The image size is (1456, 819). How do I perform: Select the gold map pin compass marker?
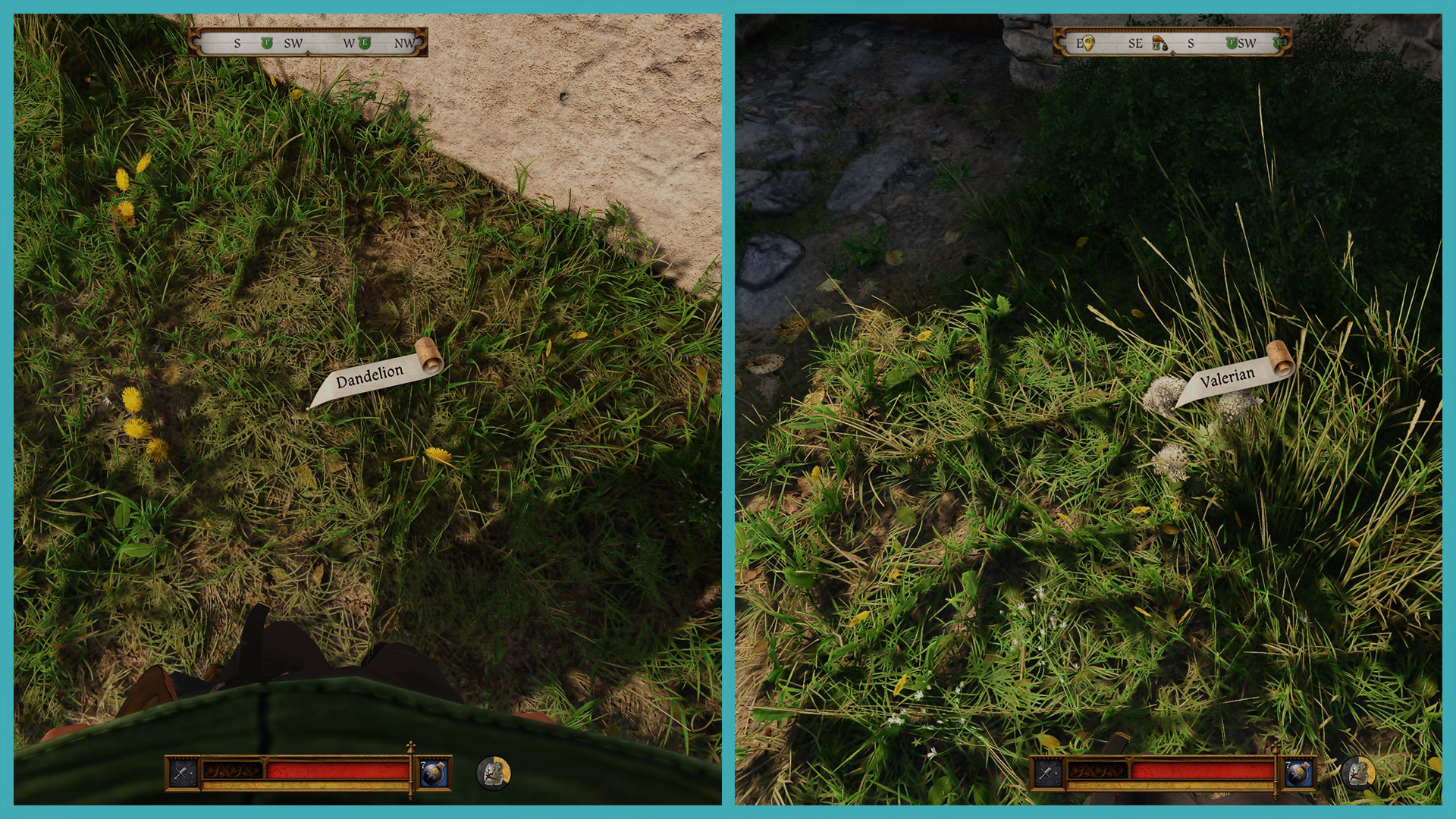click(1087, 43)
